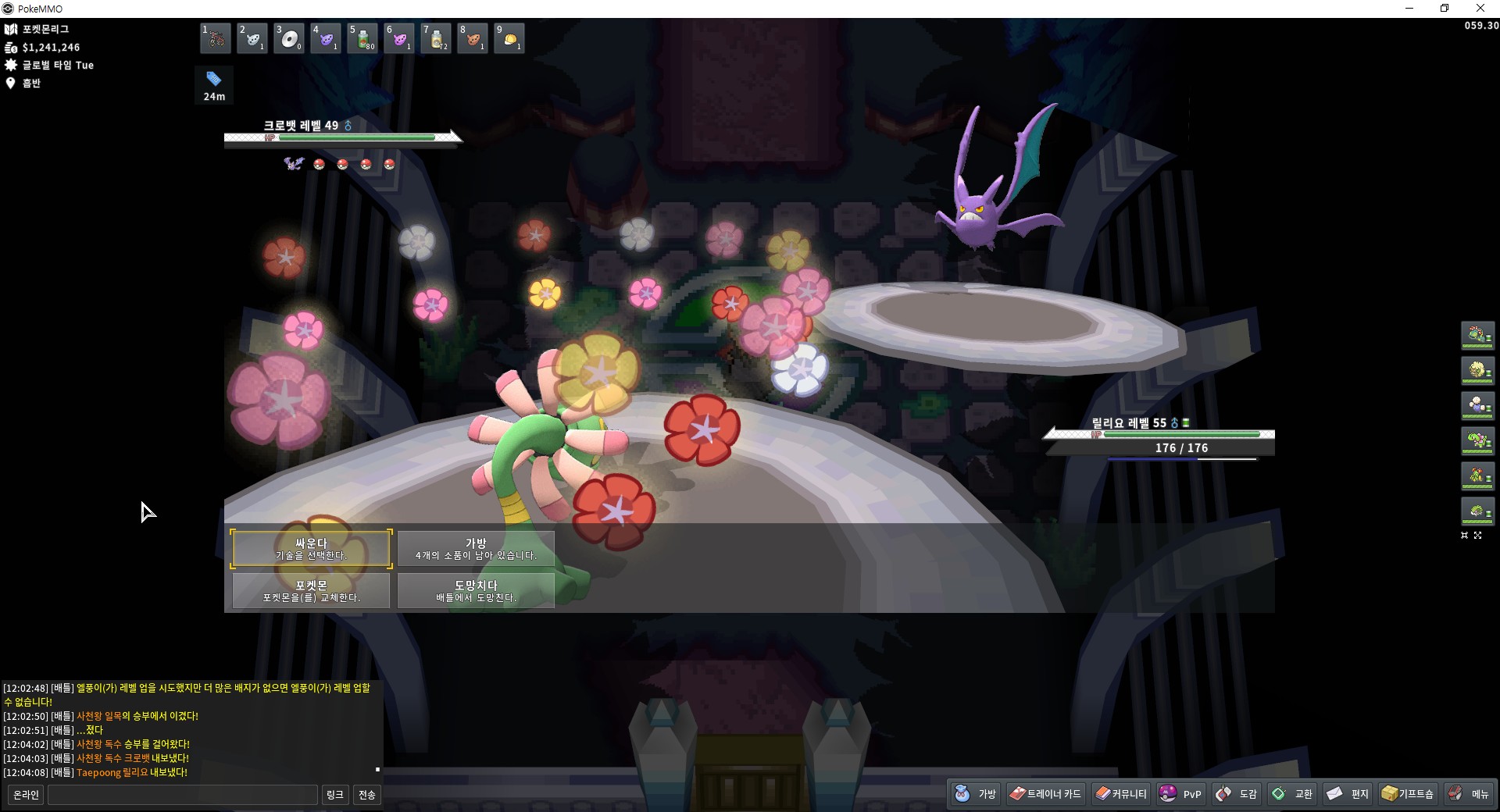Screen dimensions: 1500x812
Task: Use the bicycle in hotbar slot 1
Action: 215,38
